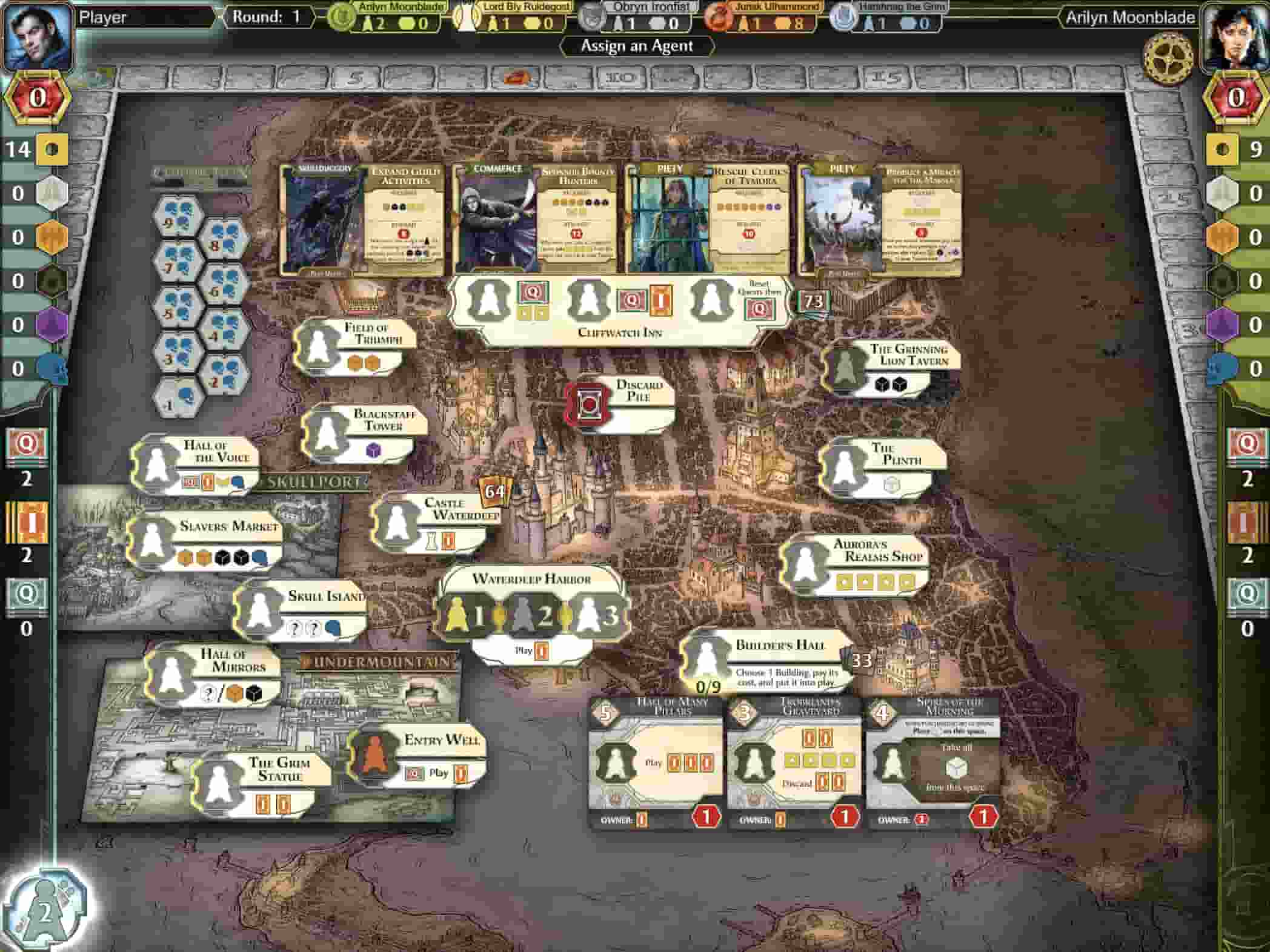Choose Aurora's Realms Shop action space
This screenshot has width=1270, height=952.
coord(805,563)
